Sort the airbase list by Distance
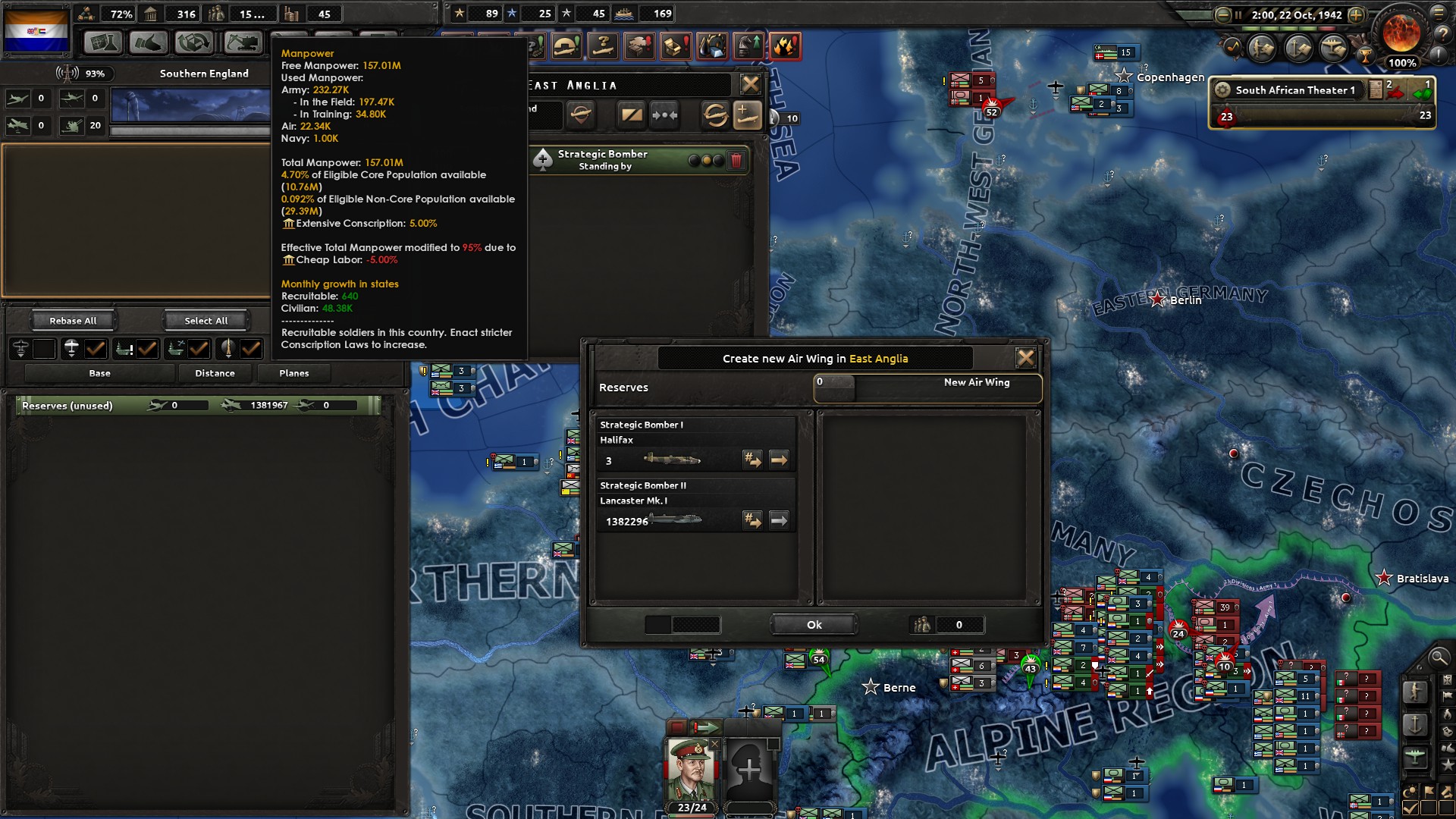Viewport: 1456px width, 819px height. point(215,372)
